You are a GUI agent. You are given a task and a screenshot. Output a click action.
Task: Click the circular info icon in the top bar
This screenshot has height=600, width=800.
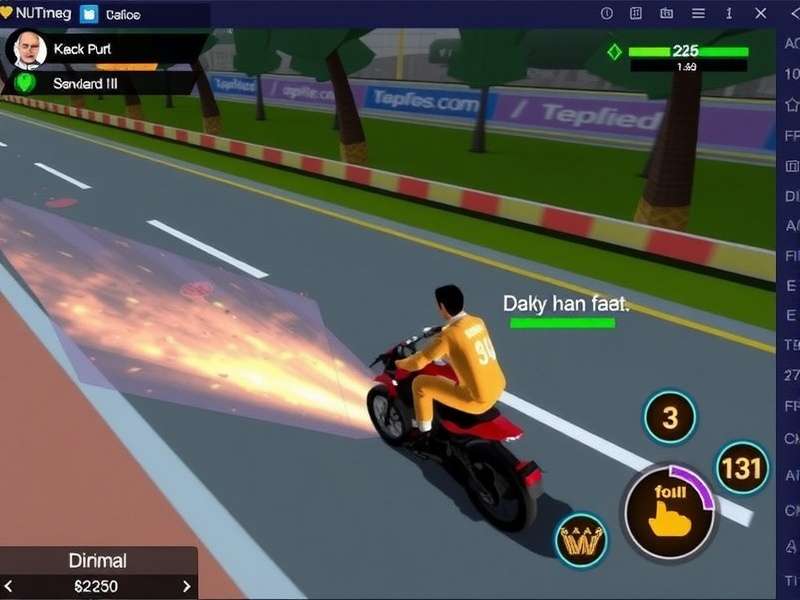coord(606,14)
